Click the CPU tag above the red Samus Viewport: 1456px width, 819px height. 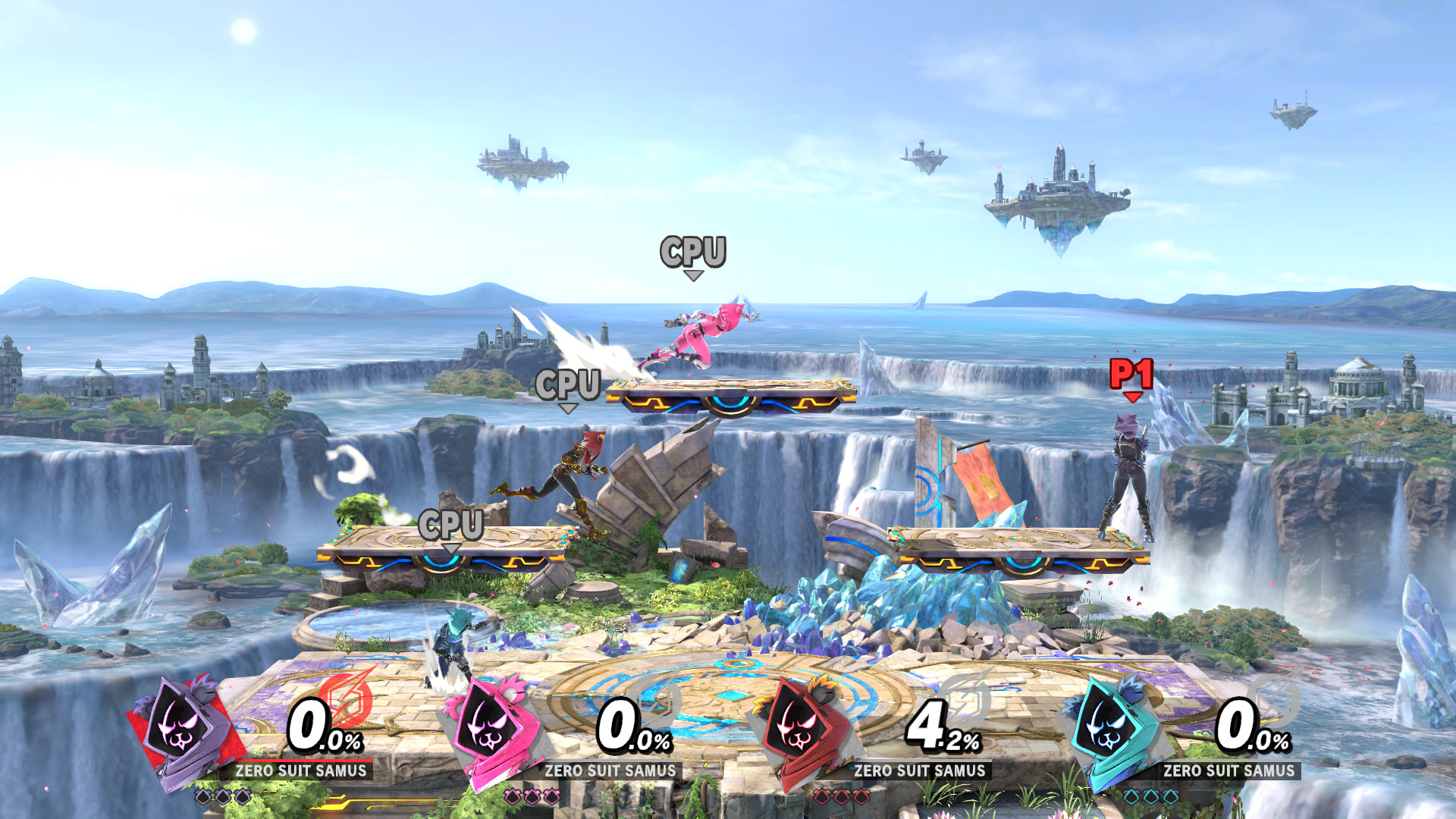569,386
